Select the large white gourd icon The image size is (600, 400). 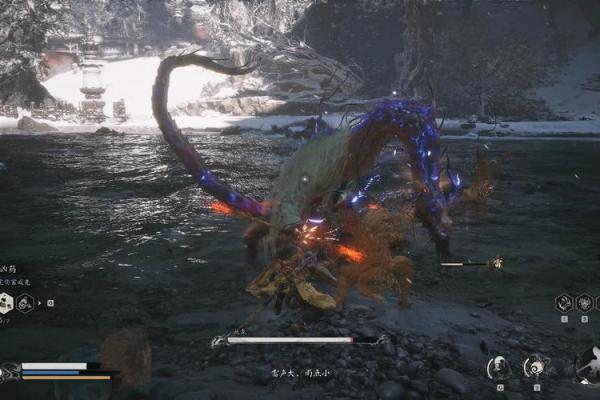coord(588,364)
